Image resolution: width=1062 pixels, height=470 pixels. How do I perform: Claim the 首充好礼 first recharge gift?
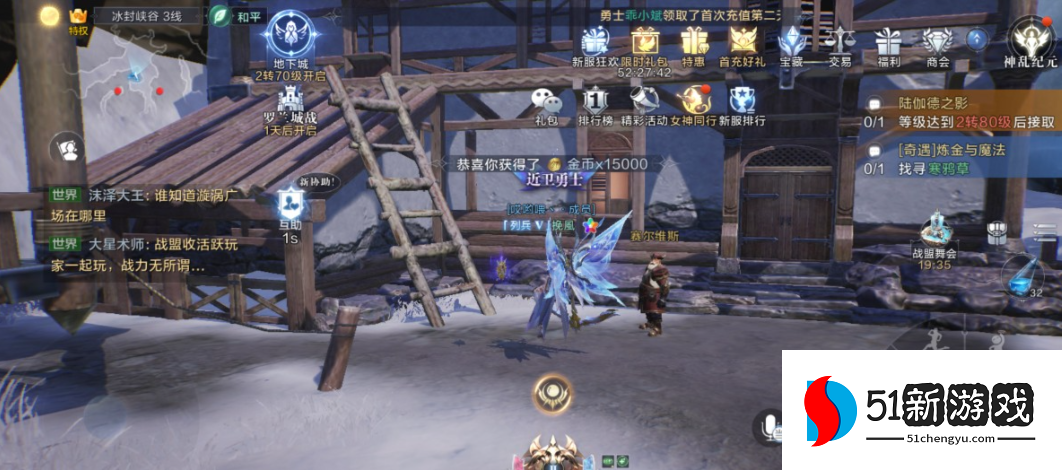pos(742,42)
